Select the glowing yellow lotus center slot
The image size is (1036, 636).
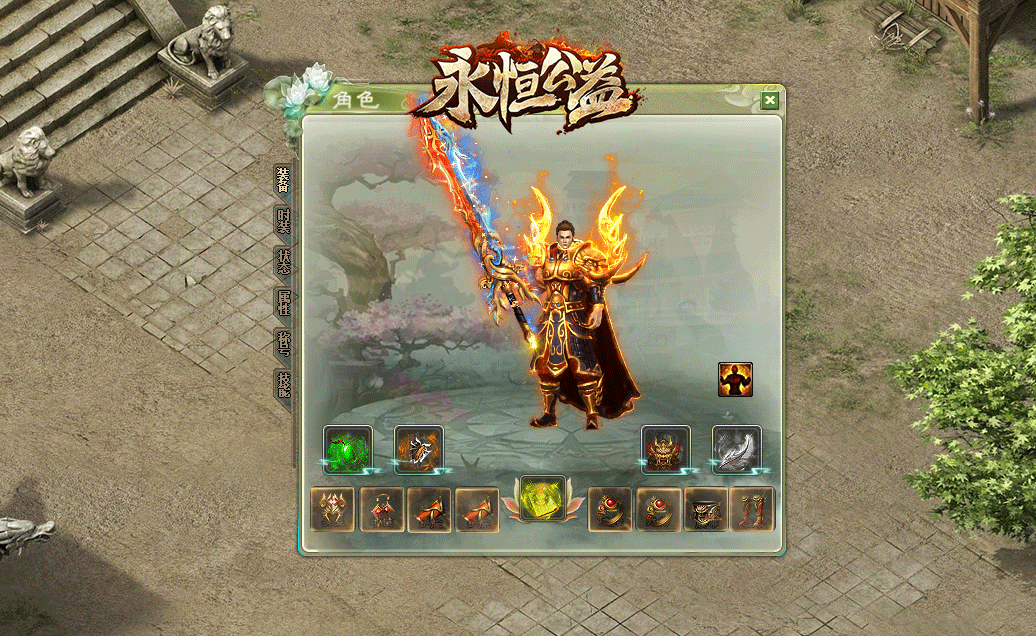[x=543, y=497]
